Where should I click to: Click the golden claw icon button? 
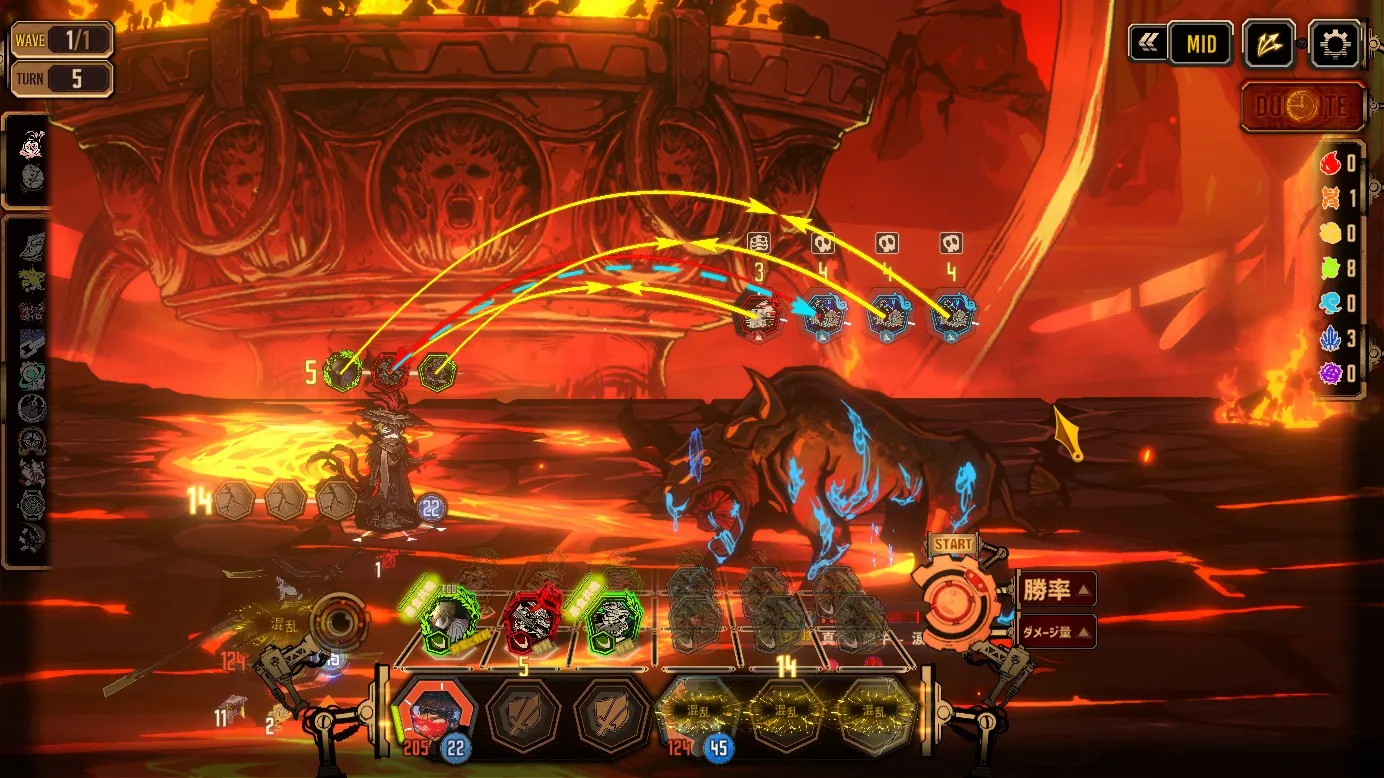[1268, 45]
